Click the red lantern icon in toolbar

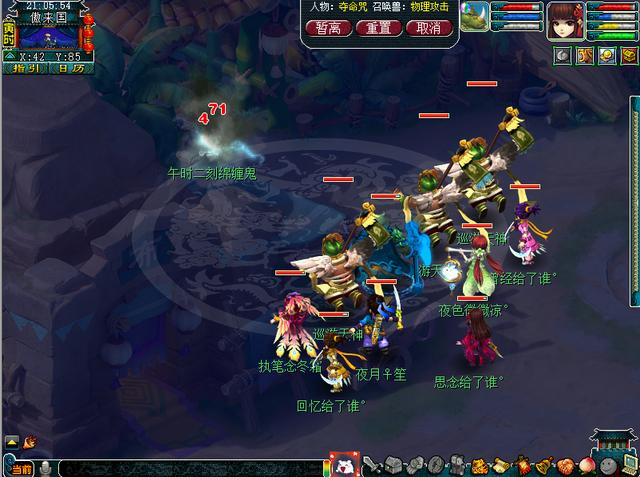[x=501, y=466]
